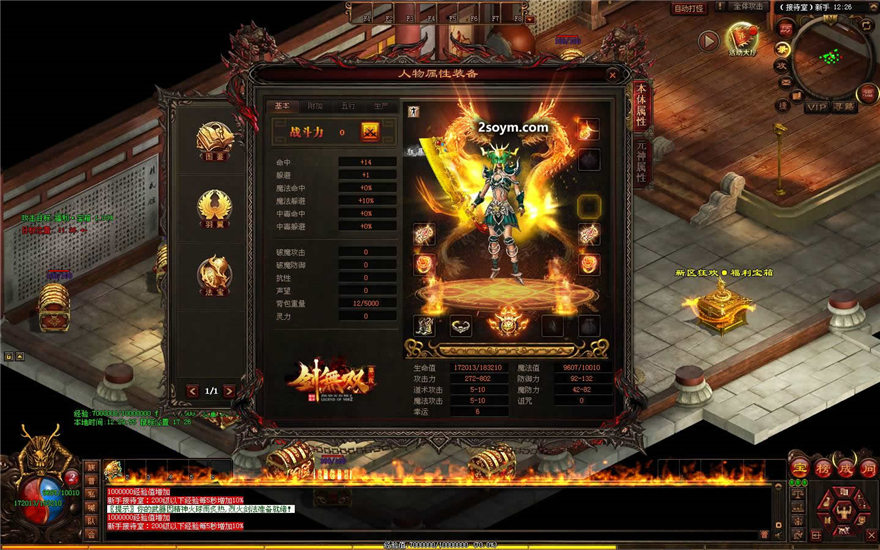This screenshot has height=550, width=880.
Task: Select the boots equipment slot
Action: 425,325
